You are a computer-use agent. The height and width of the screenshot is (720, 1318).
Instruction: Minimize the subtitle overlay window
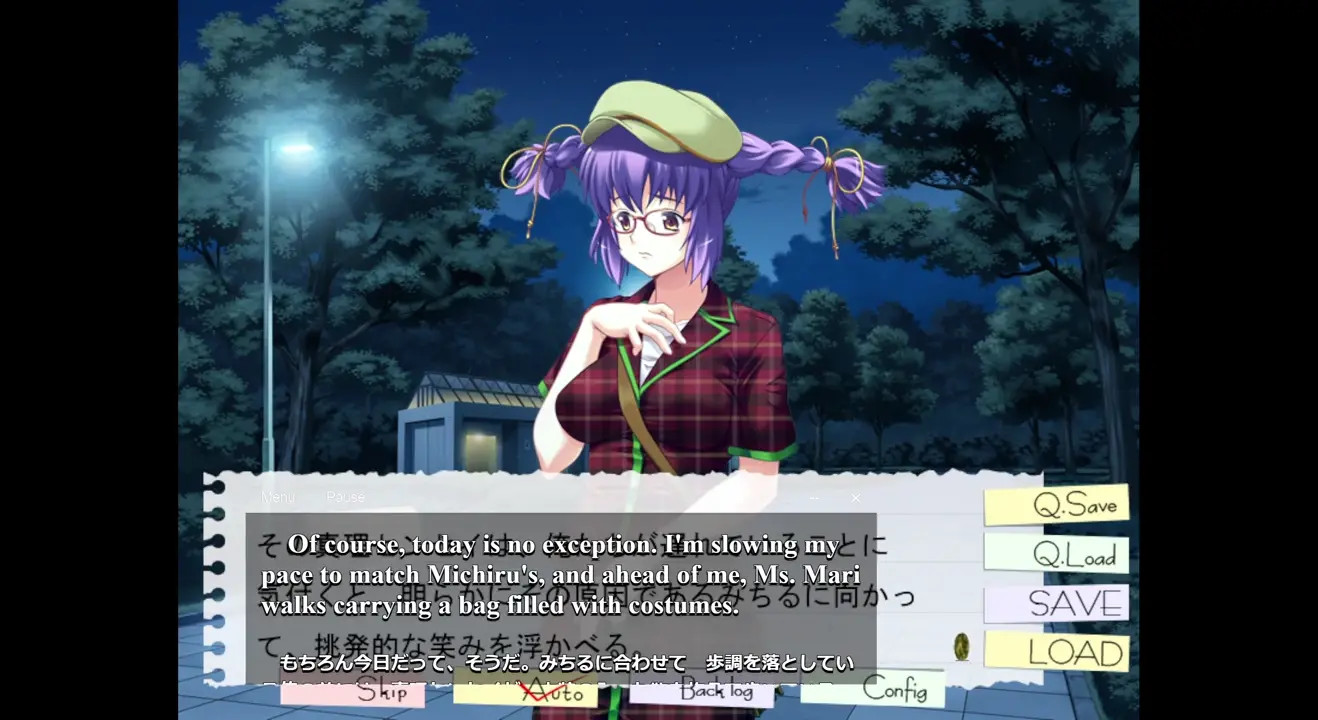tap(814, 498)
